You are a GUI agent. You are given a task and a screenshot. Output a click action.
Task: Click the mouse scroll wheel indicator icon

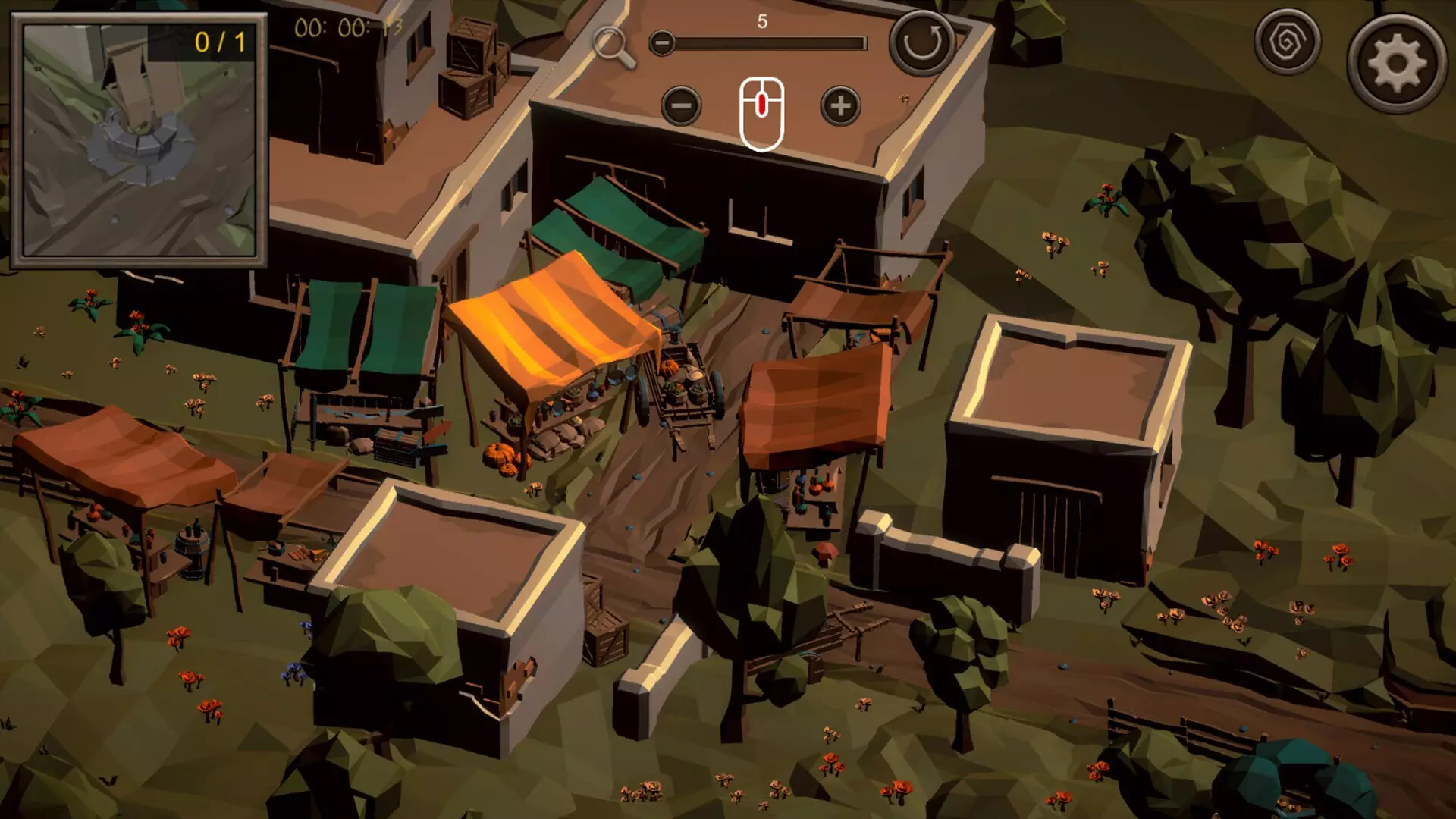(761, 111)
